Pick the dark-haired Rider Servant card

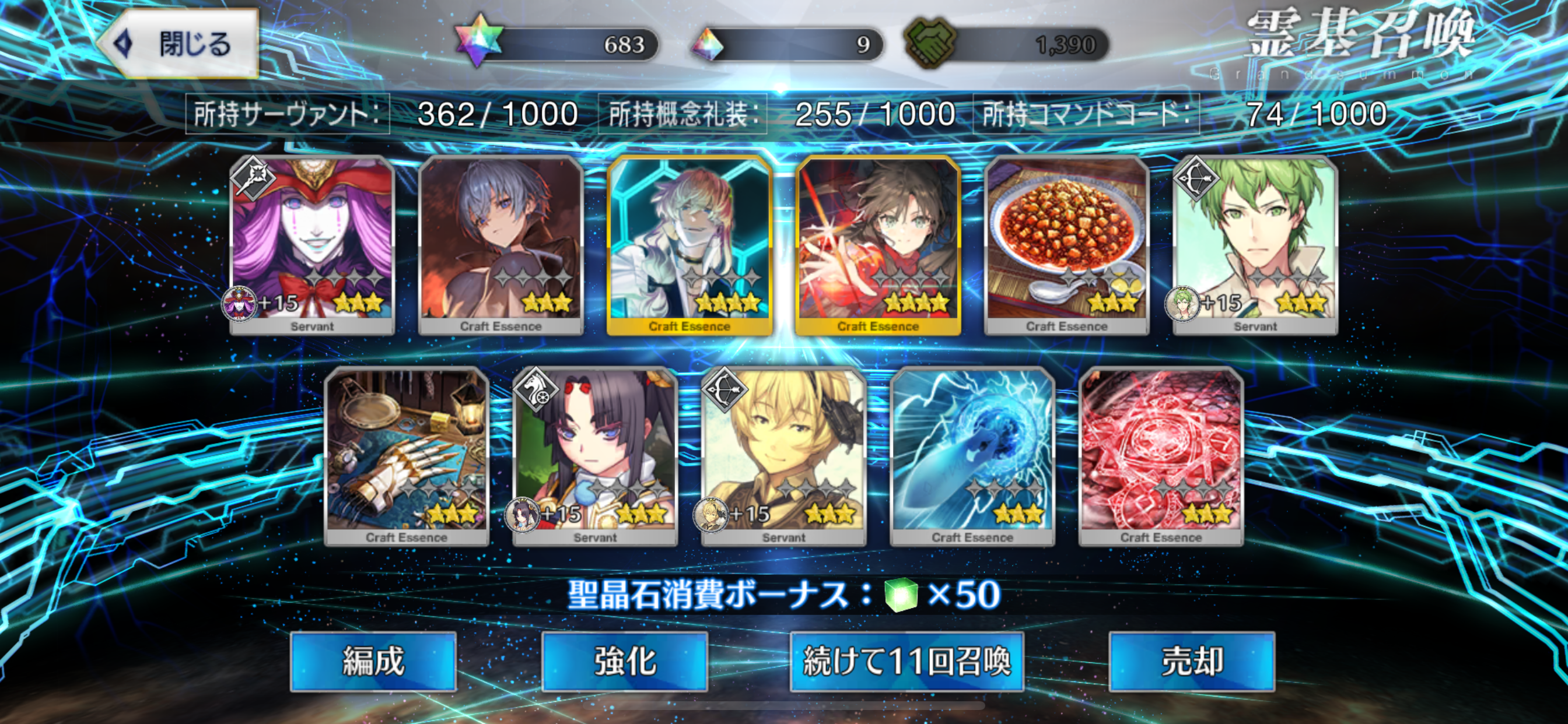point(596,456)
